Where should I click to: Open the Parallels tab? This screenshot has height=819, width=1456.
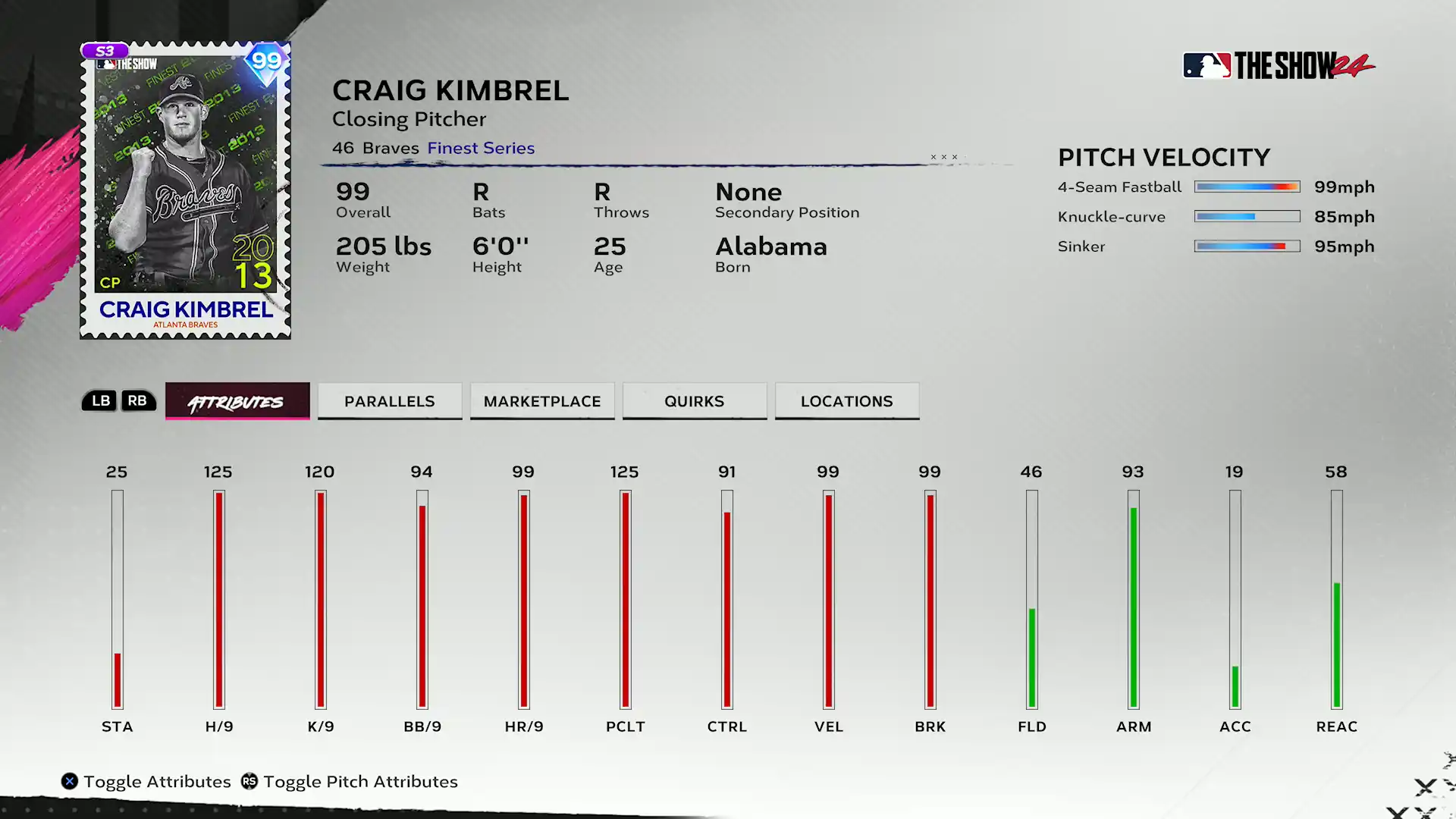[390, 401]
